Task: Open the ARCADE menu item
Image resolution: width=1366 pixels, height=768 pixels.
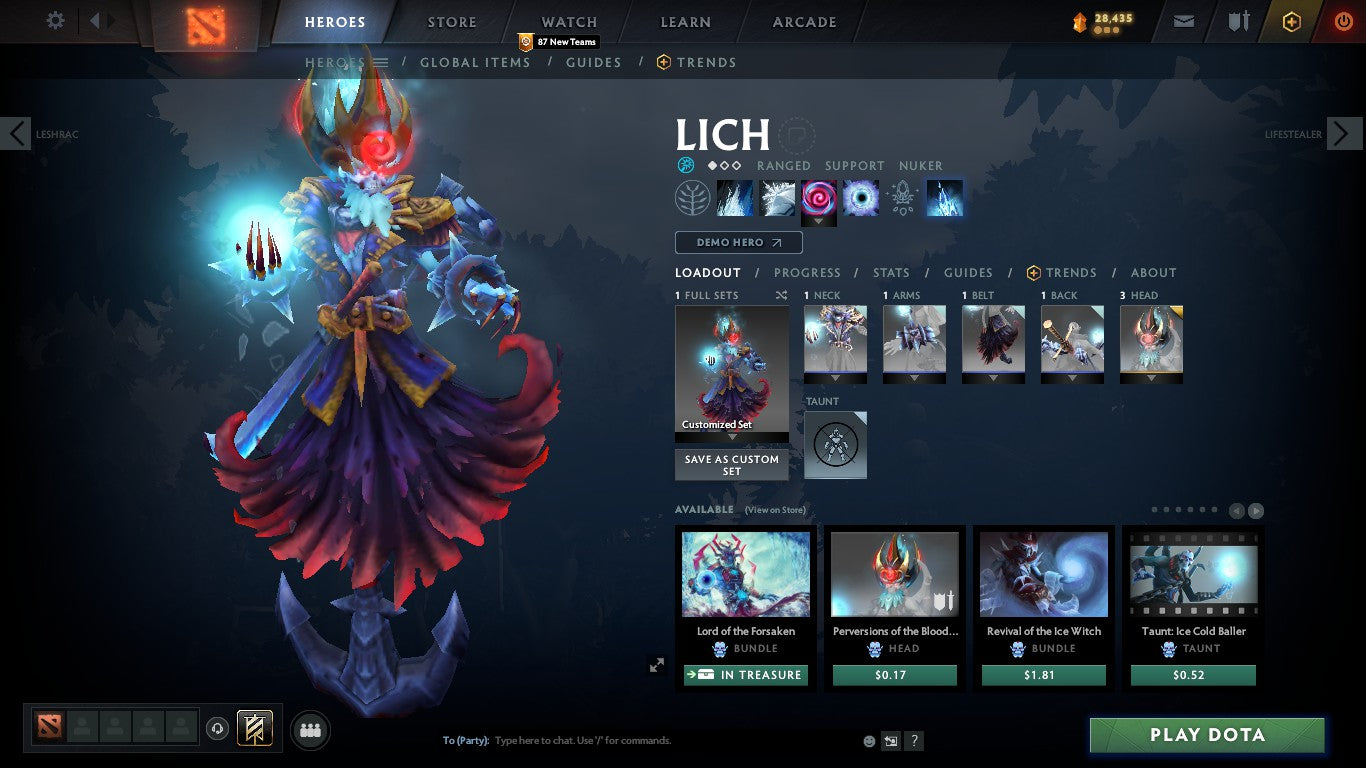Action: point(803,21)
